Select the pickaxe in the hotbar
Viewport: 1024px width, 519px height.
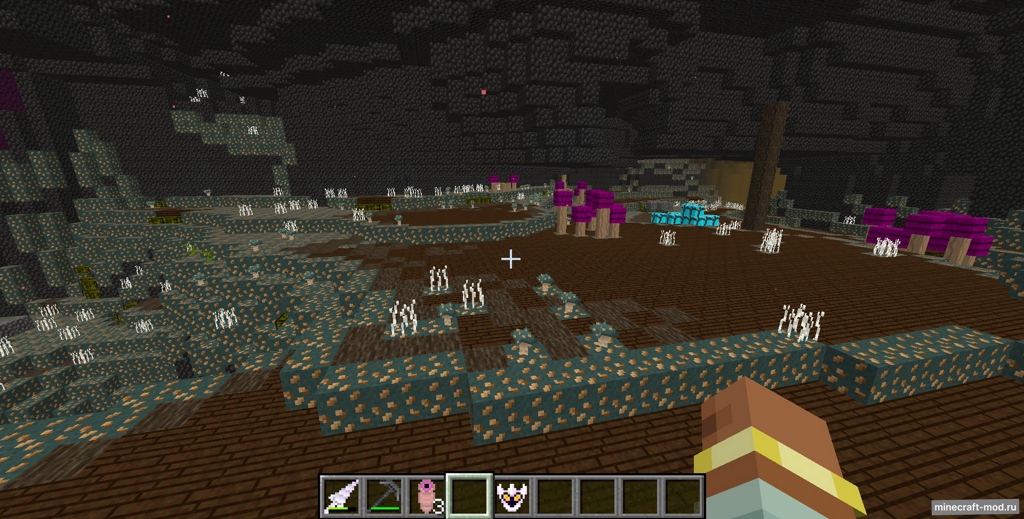(x=383, y=496)
